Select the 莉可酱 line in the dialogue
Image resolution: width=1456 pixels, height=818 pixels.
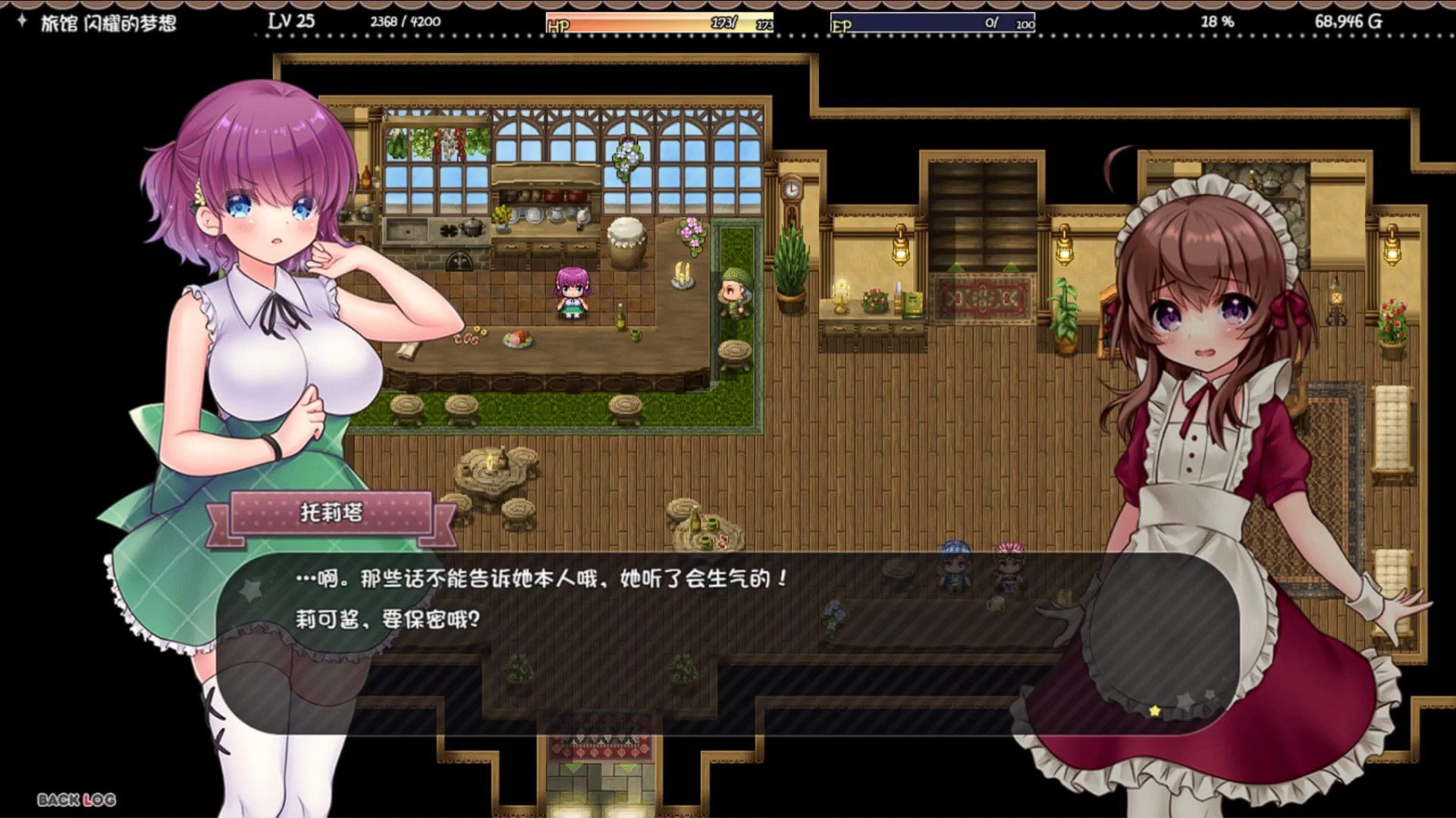385,619
